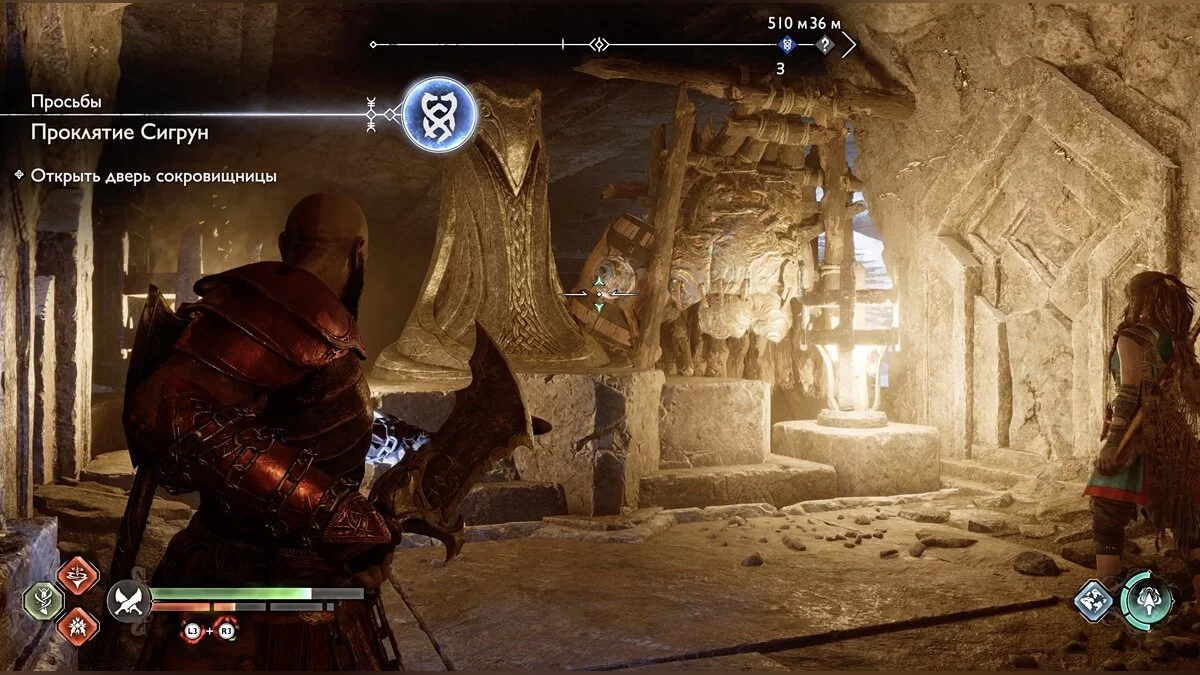Click the teal companion arrow icon
The height and width of the screenshot is (675, 1200).
(1146, 600)
